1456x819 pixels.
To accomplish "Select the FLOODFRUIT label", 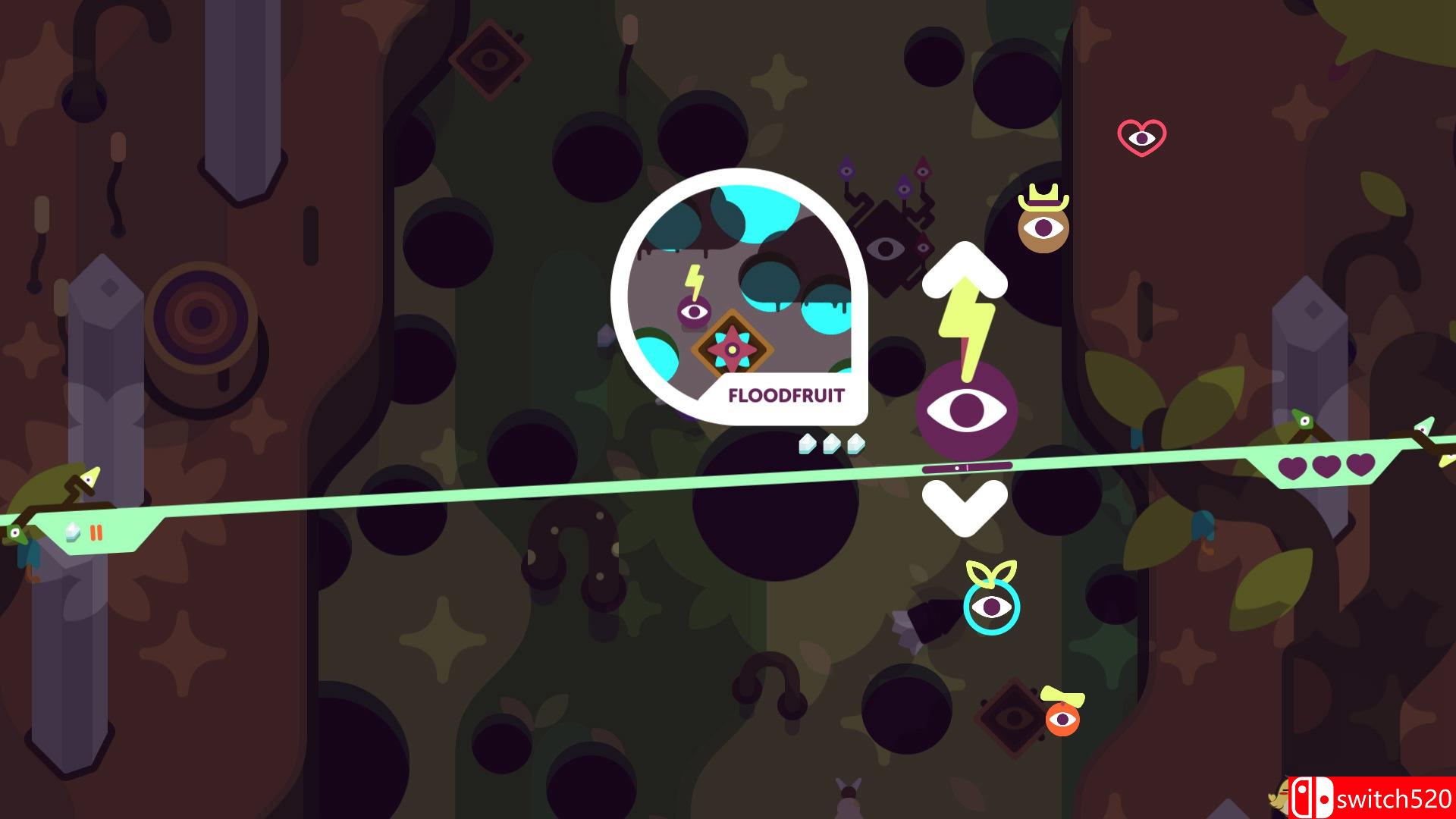I will 787,395.
